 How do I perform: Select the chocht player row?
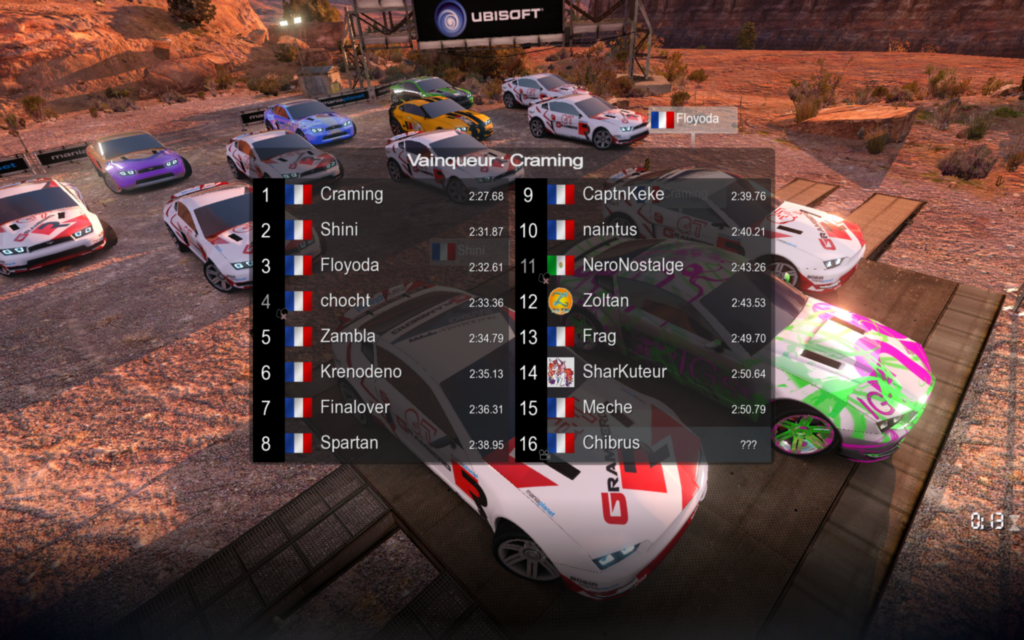(385, 301)
